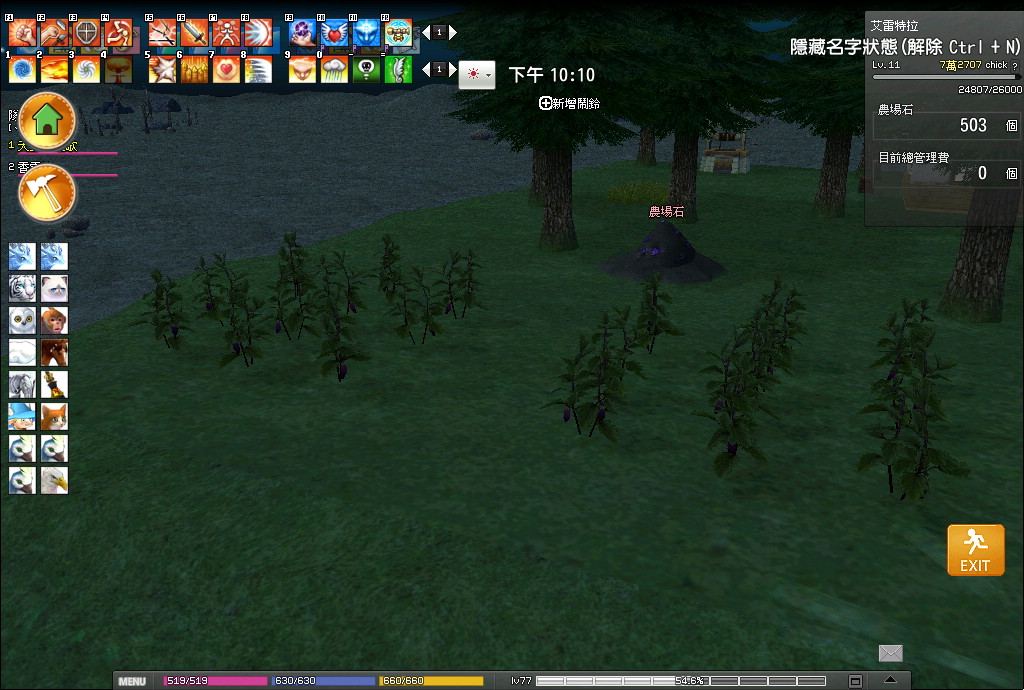Cast the mushroom cloud explosion skill
The height and width of the screenshot is (690, 1024).
pos(118,69)
